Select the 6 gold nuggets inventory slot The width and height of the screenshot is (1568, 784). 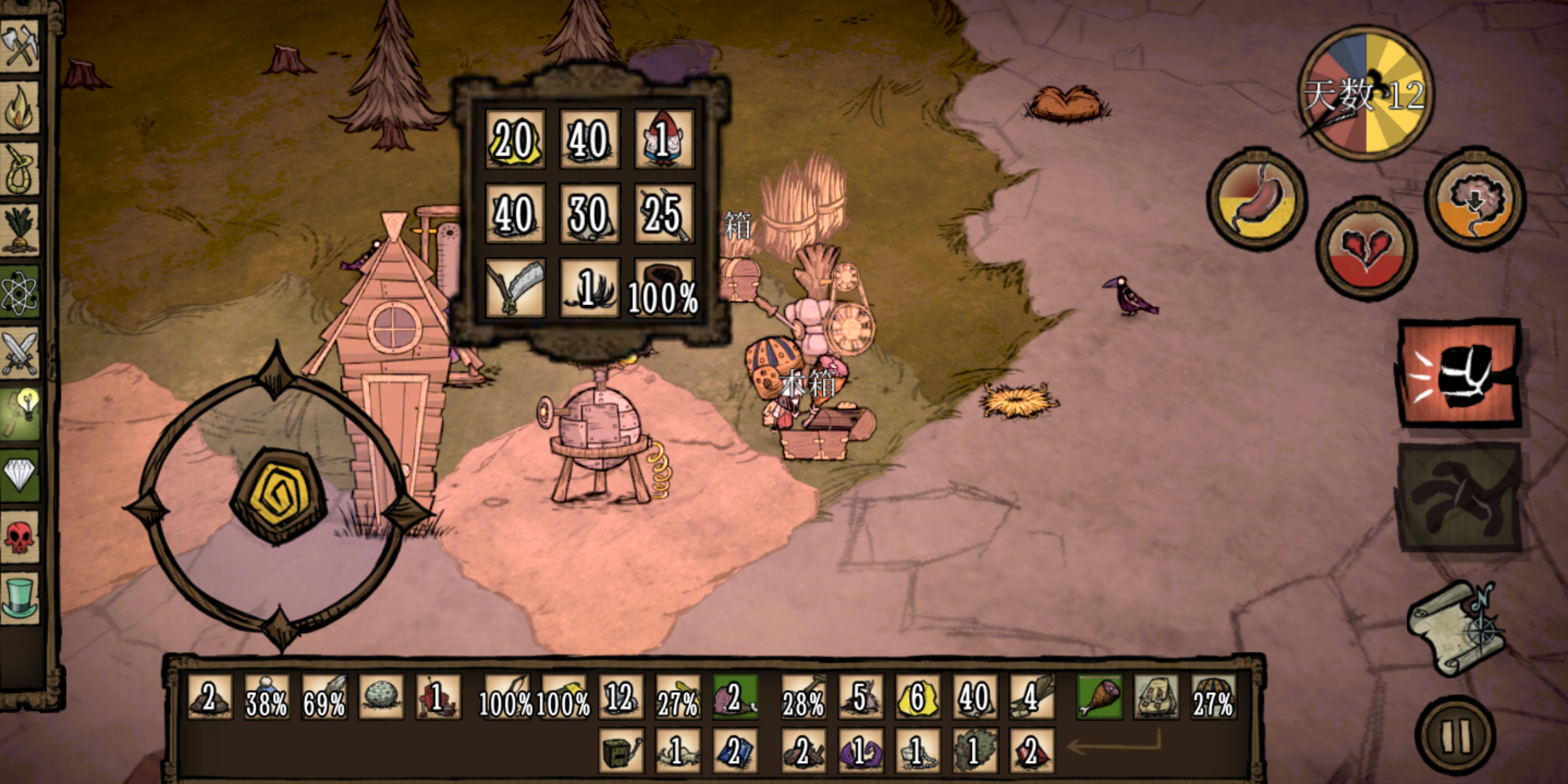pos(918,698)
